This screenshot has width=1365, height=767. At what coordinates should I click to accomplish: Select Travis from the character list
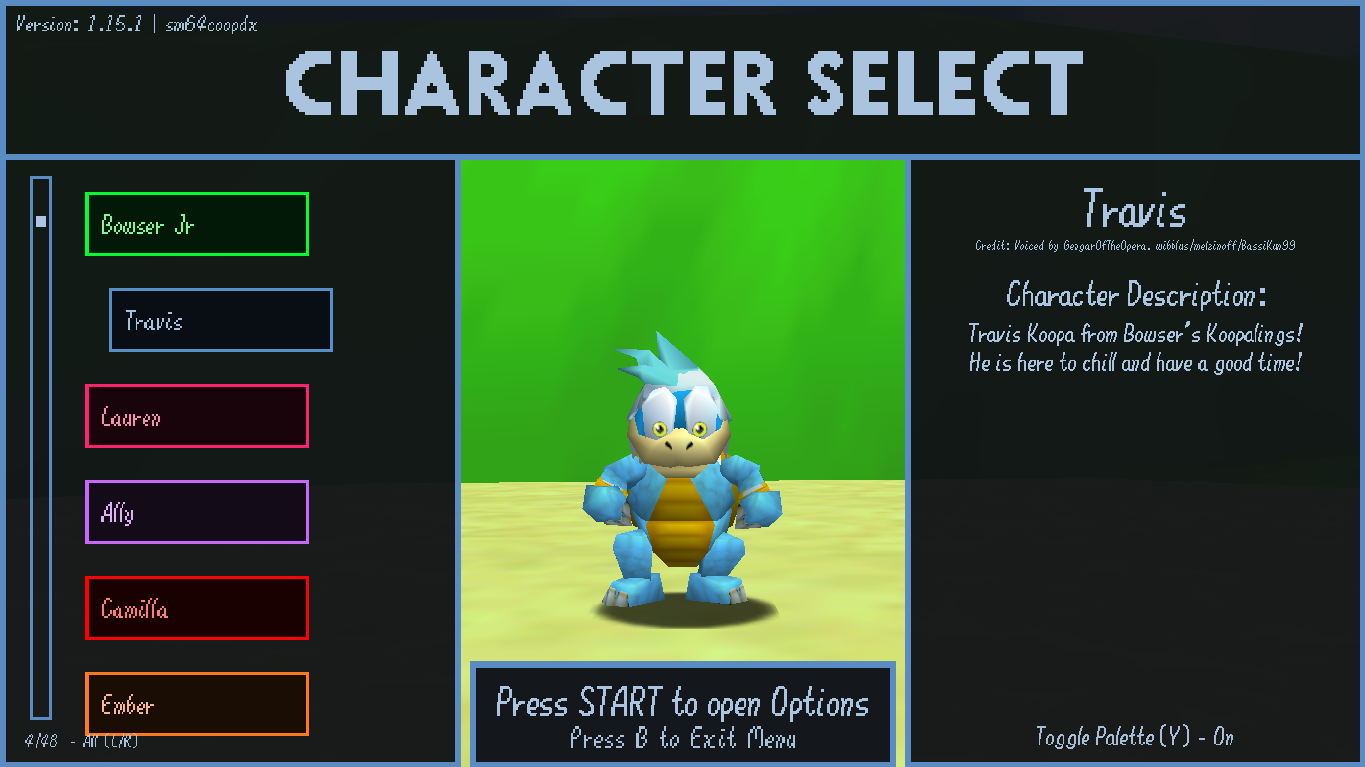point(220,320)
